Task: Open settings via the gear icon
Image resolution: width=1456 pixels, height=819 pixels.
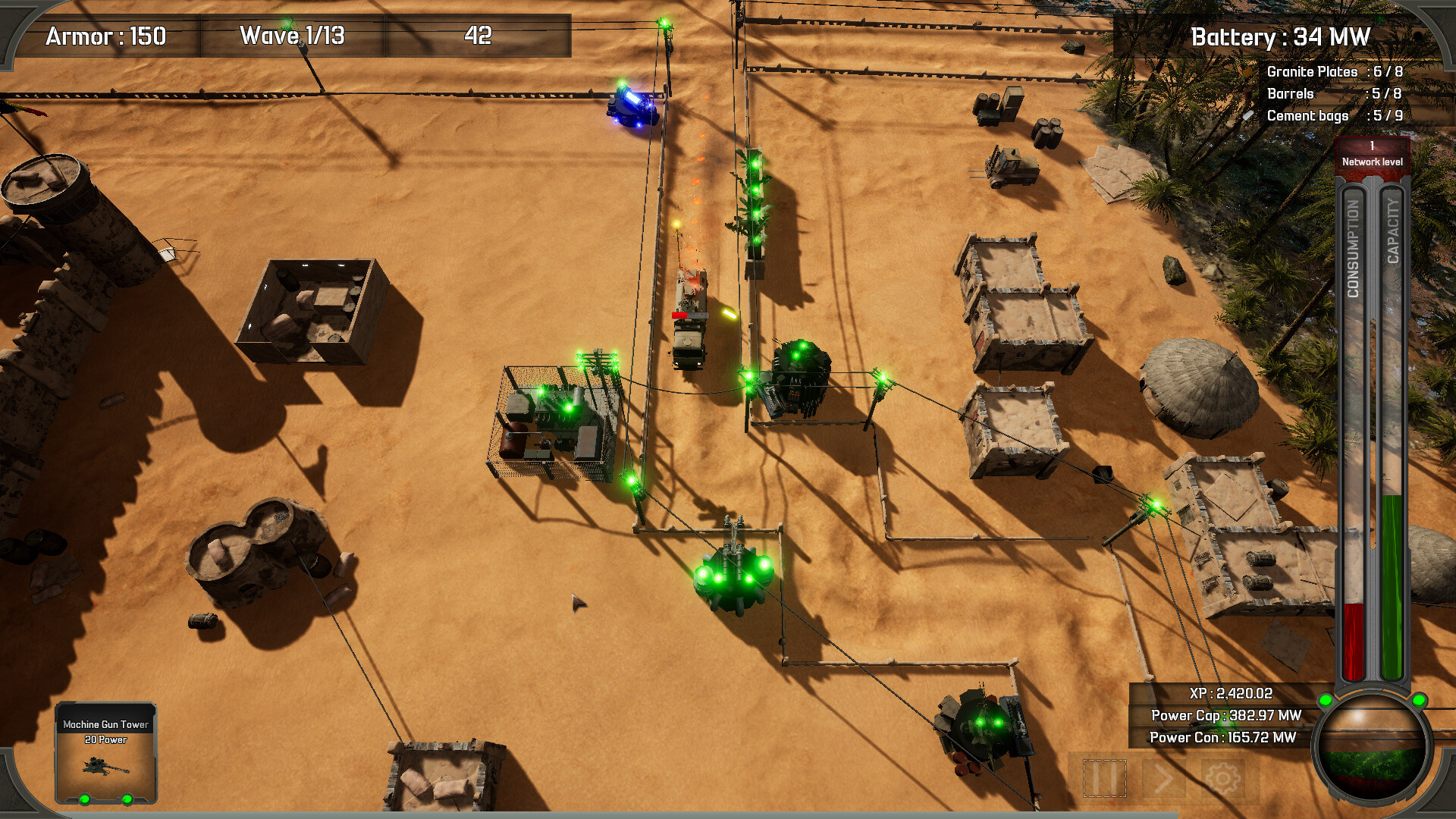Action: coord(1222,777)
